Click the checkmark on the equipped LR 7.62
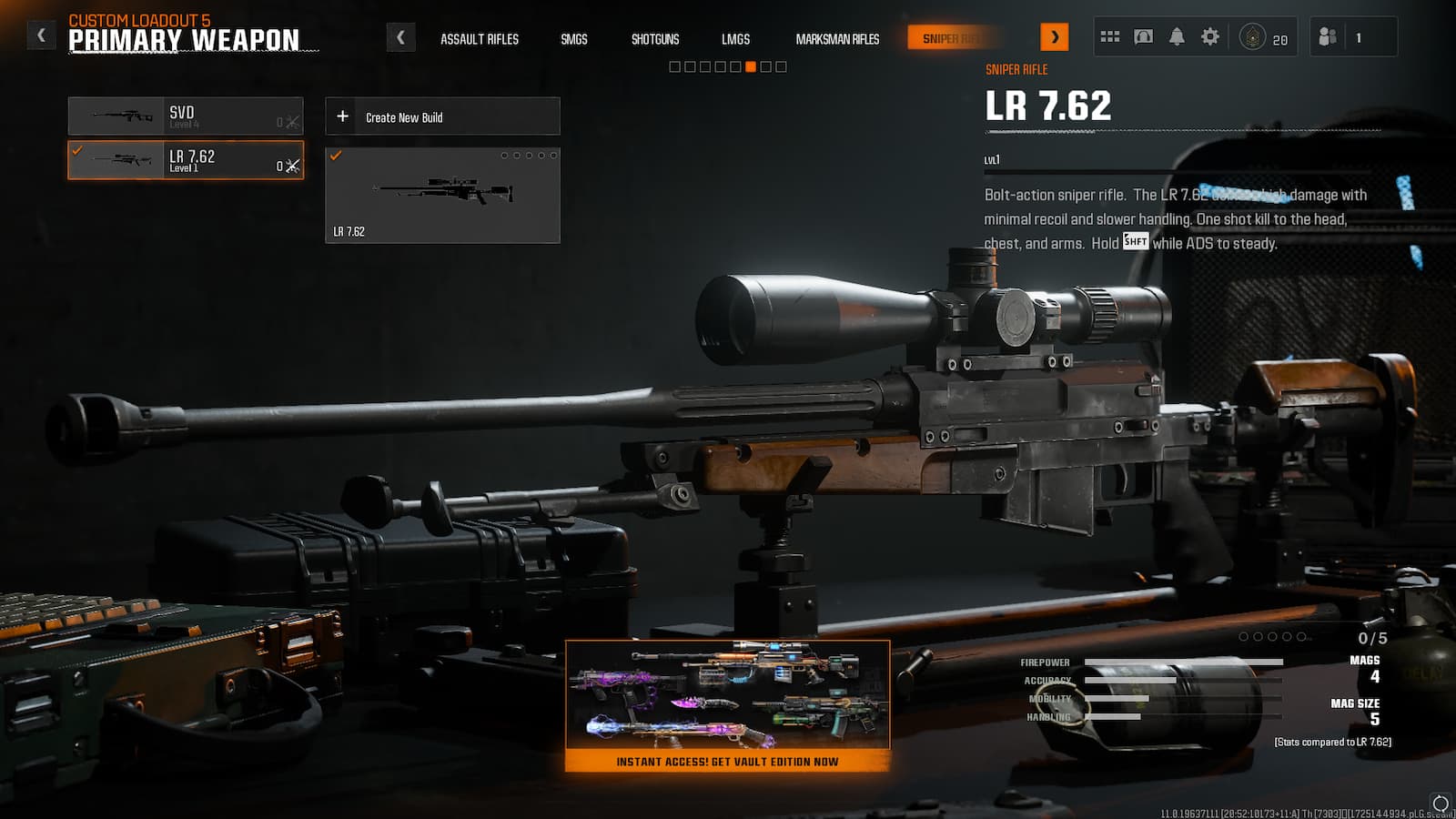 point(76,152)
